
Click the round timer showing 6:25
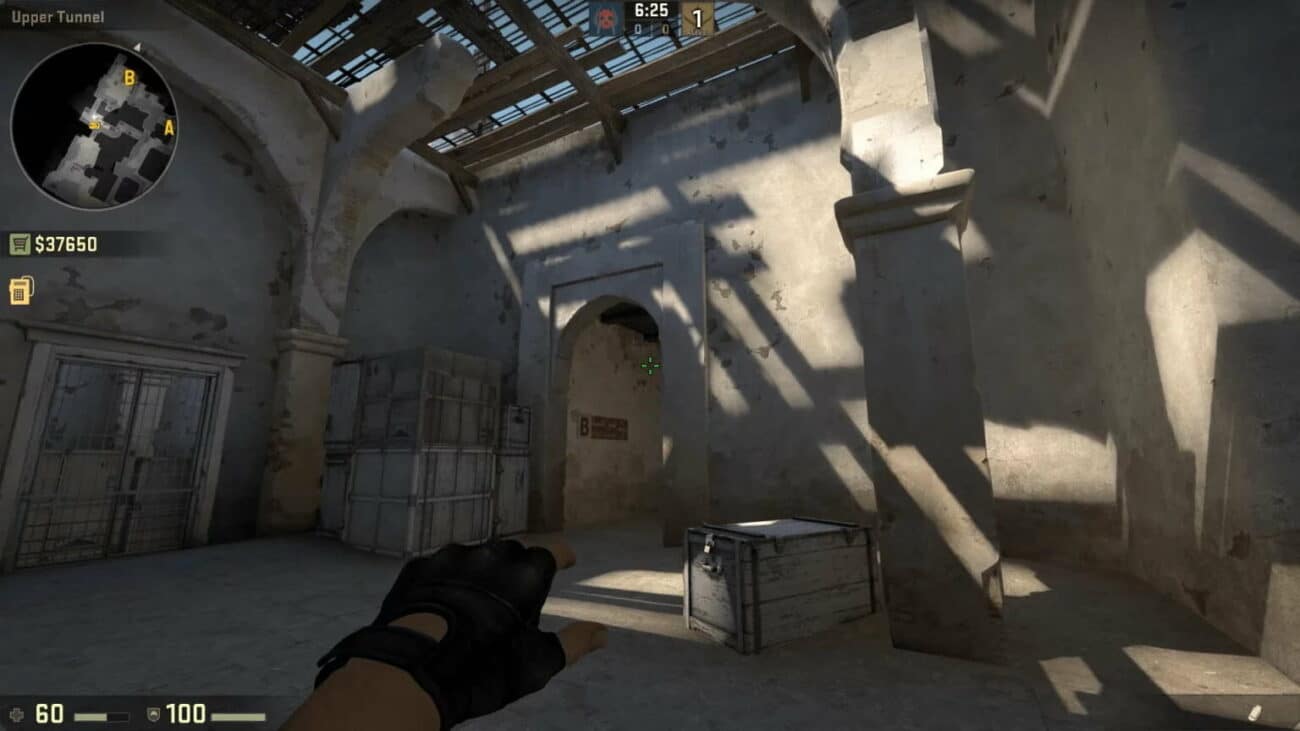pos(650,10)
